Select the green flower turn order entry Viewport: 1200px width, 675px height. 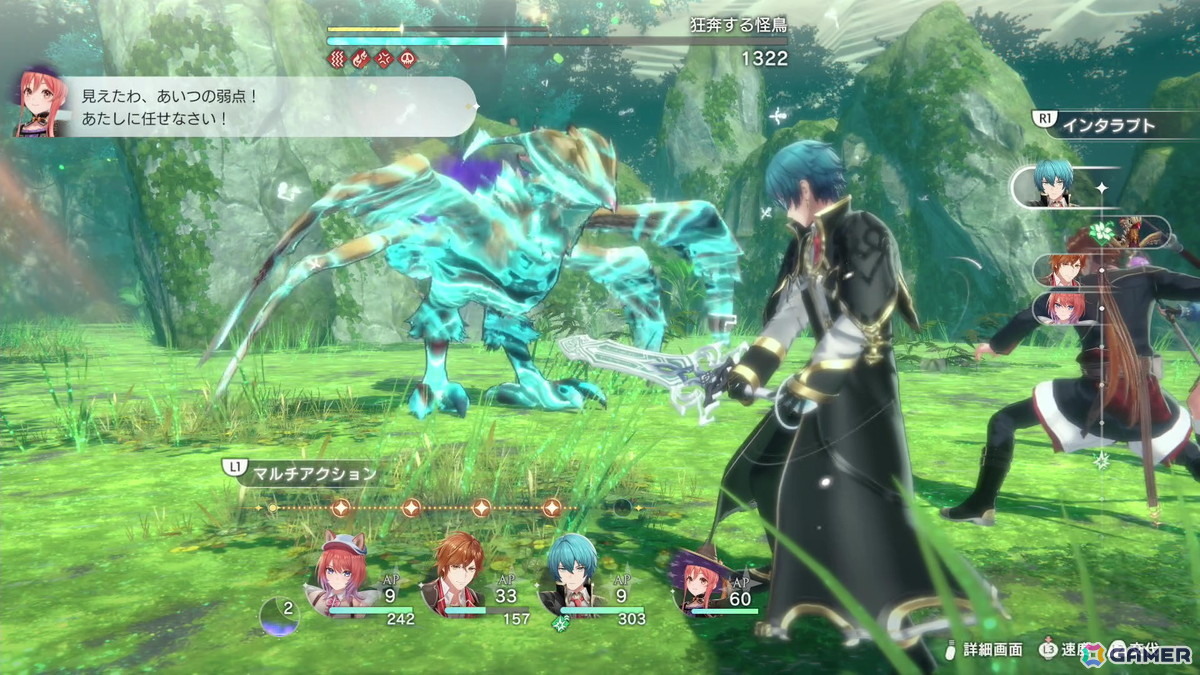click(1102, 233)
